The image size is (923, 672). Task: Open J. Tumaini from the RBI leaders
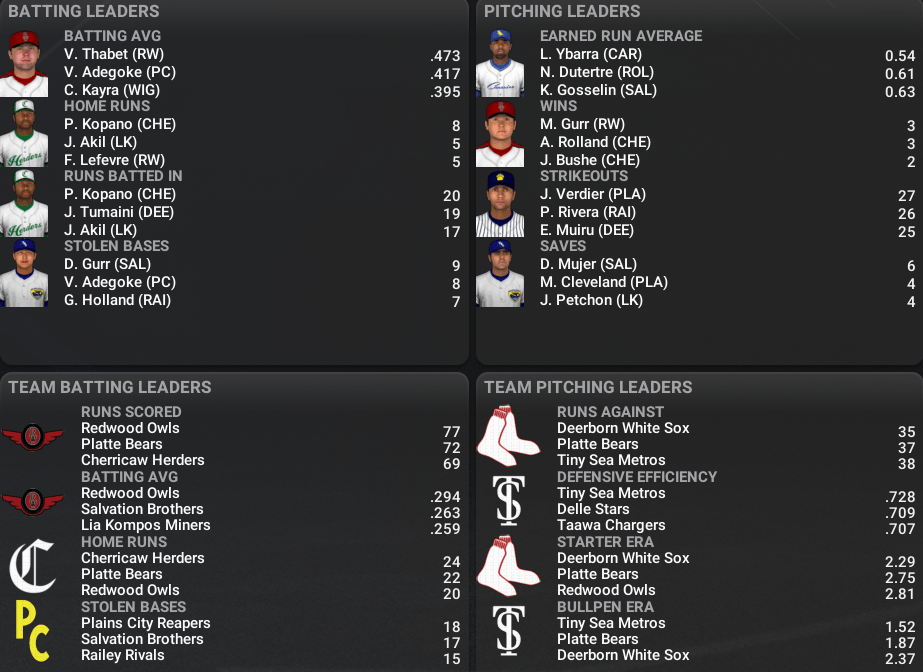coord(119,212)
